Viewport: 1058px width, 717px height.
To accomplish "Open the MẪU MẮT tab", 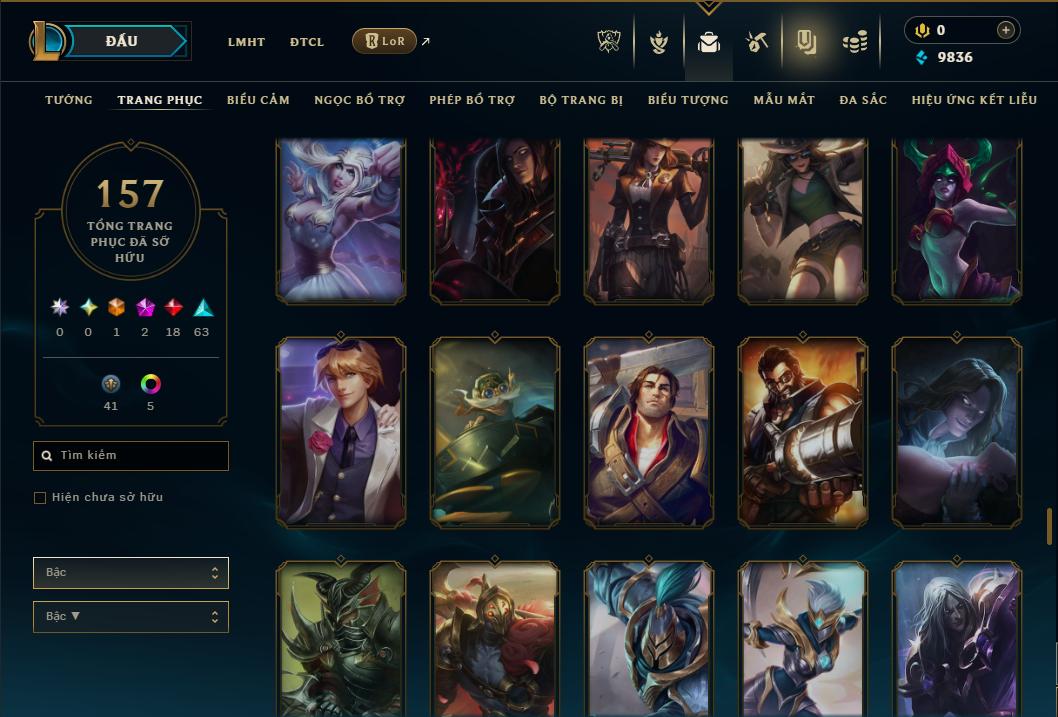I will pos(784,100).
